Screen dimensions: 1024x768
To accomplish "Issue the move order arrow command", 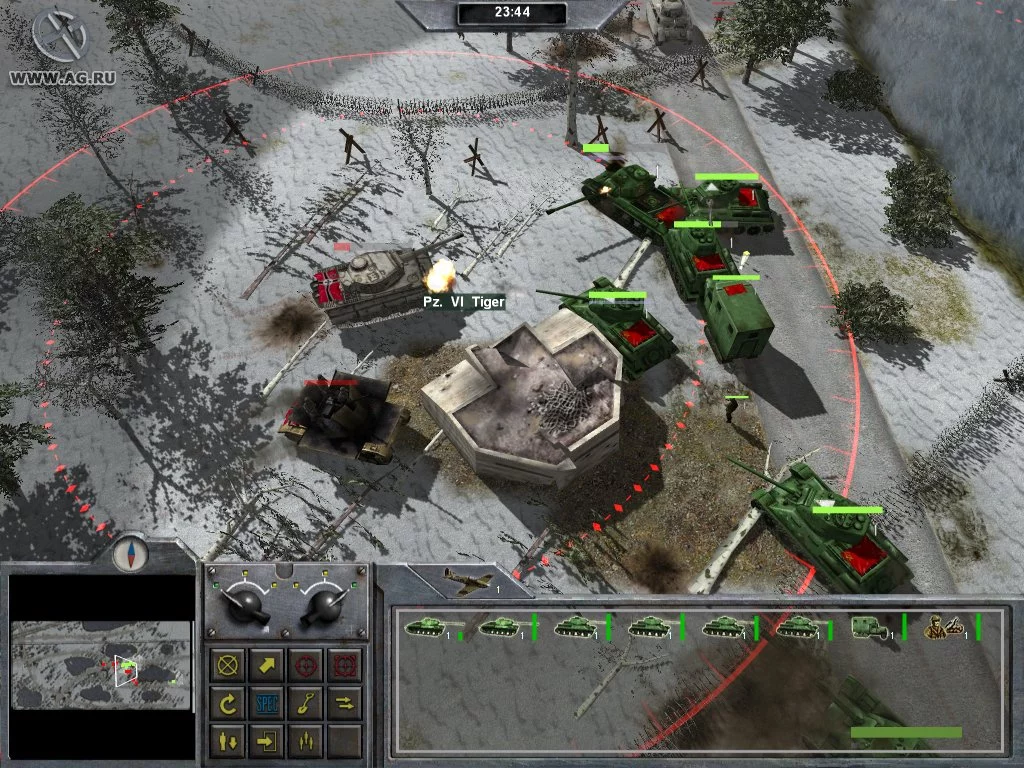I will pos(267,665).
